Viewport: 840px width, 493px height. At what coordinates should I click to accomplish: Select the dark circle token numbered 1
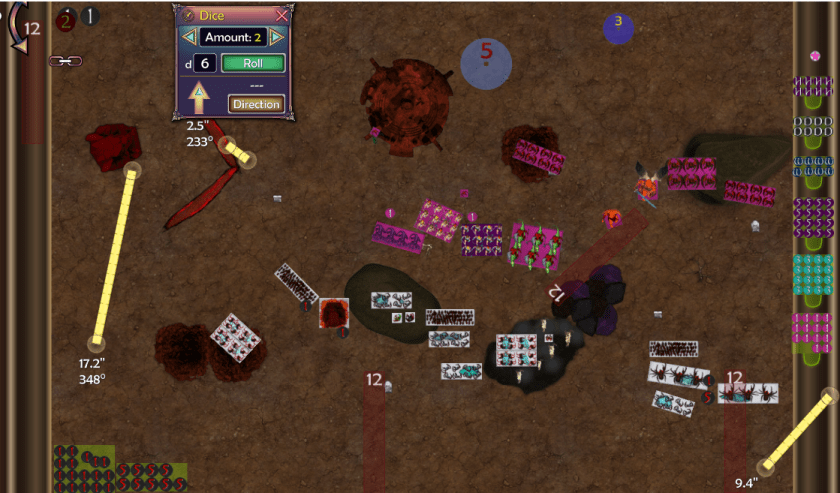click(x=90, y=16)
